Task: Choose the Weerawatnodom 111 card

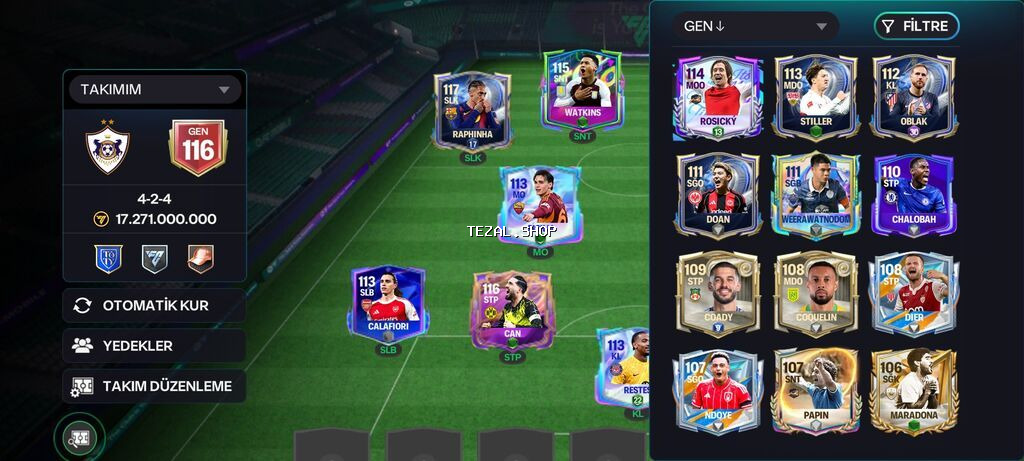Action: click(x=815, y=195)
